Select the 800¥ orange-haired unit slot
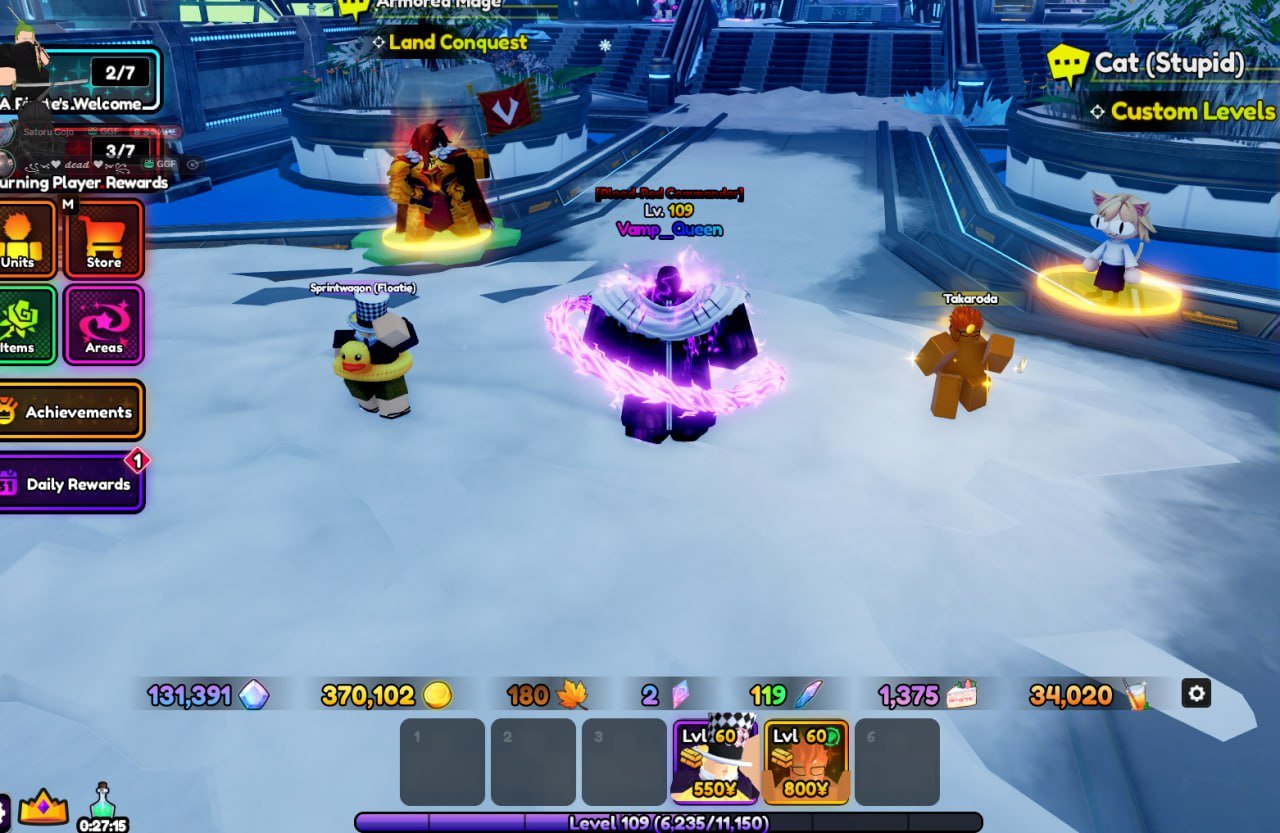The height and width of the screenshot is (833, 1280). 806,761
